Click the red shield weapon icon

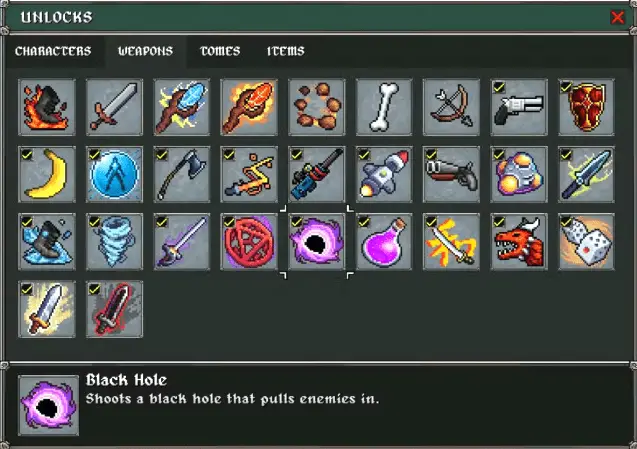pos(586,107)
